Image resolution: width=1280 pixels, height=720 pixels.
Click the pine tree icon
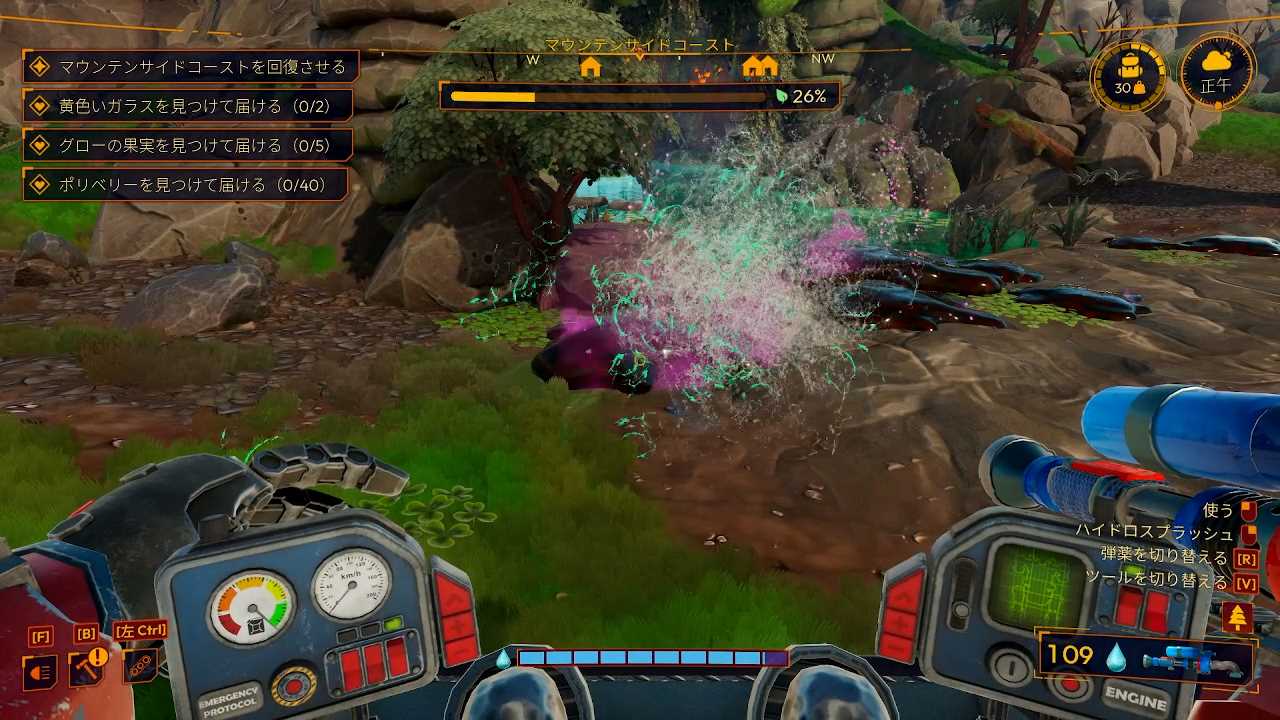tap(1237, 618)
